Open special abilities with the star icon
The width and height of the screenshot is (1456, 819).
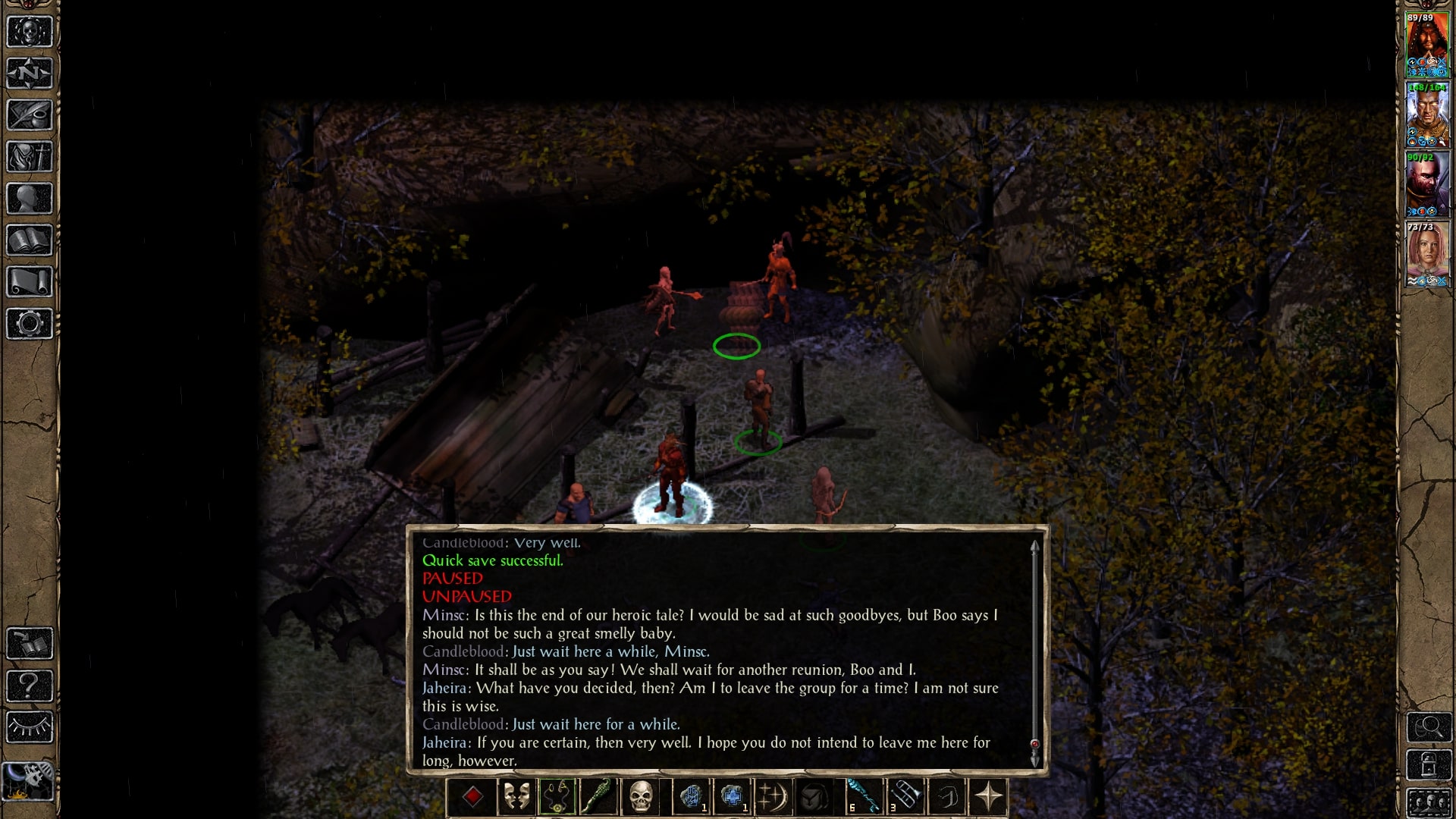[x=988, y=797]
